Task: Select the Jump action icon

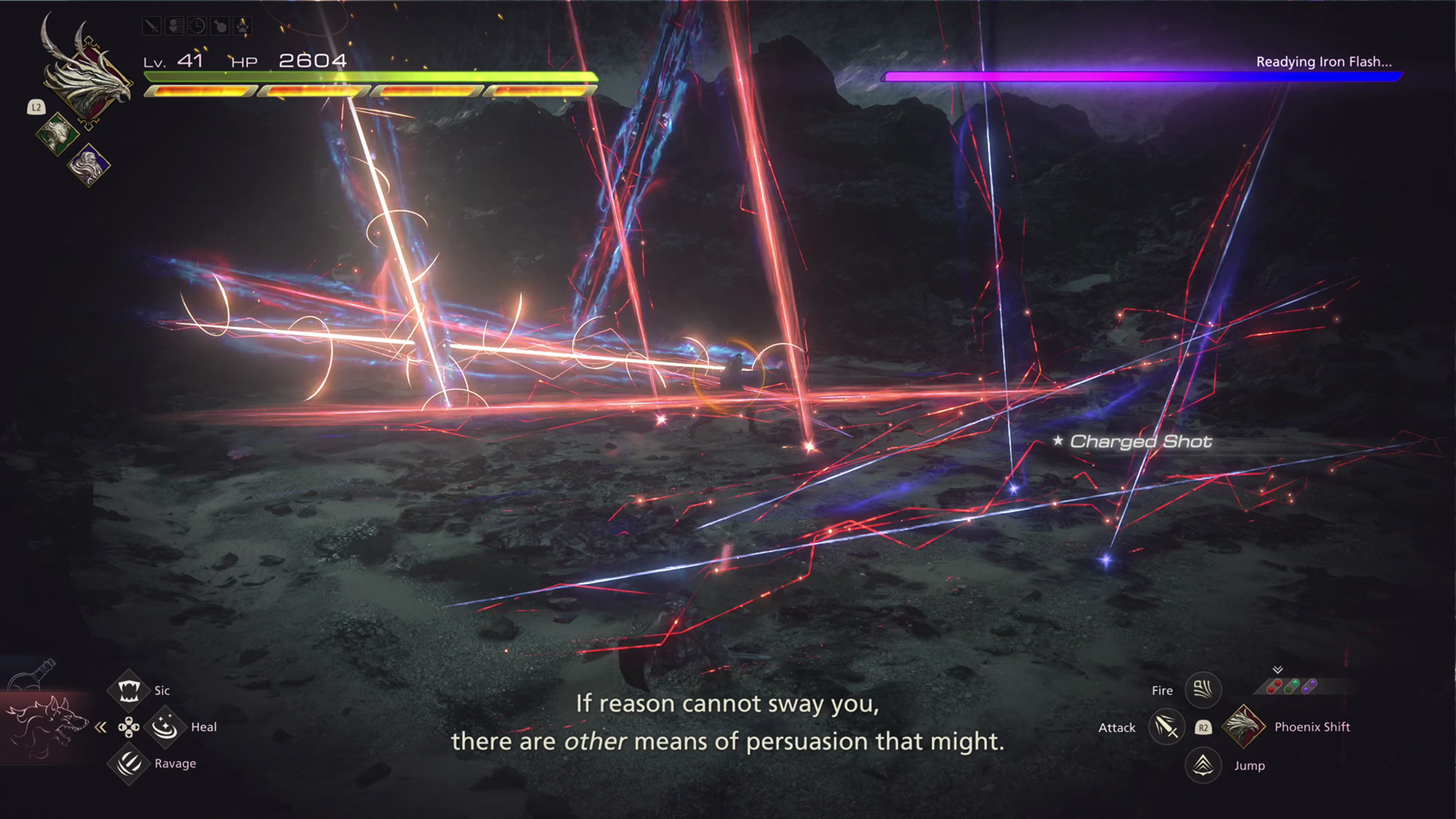Action: point(1203,765)
